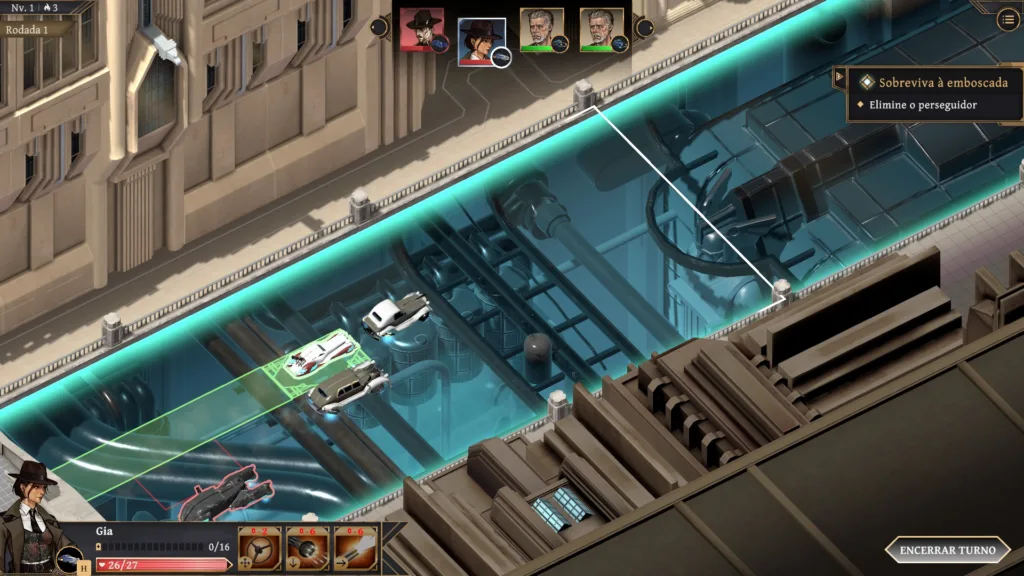Select the forward gun blast ability
Screen dimensions: 1024x576
coord(355,548)
